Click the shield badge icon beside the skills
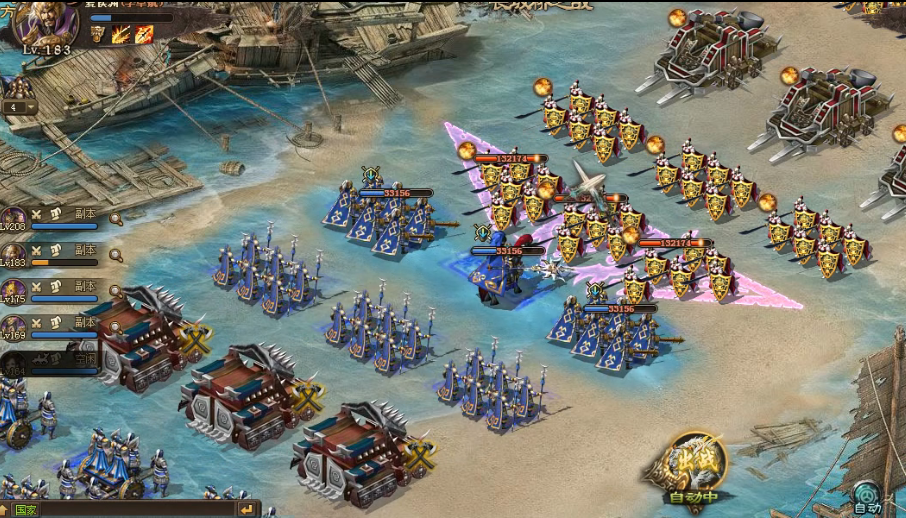 click(x=98, y=34)
